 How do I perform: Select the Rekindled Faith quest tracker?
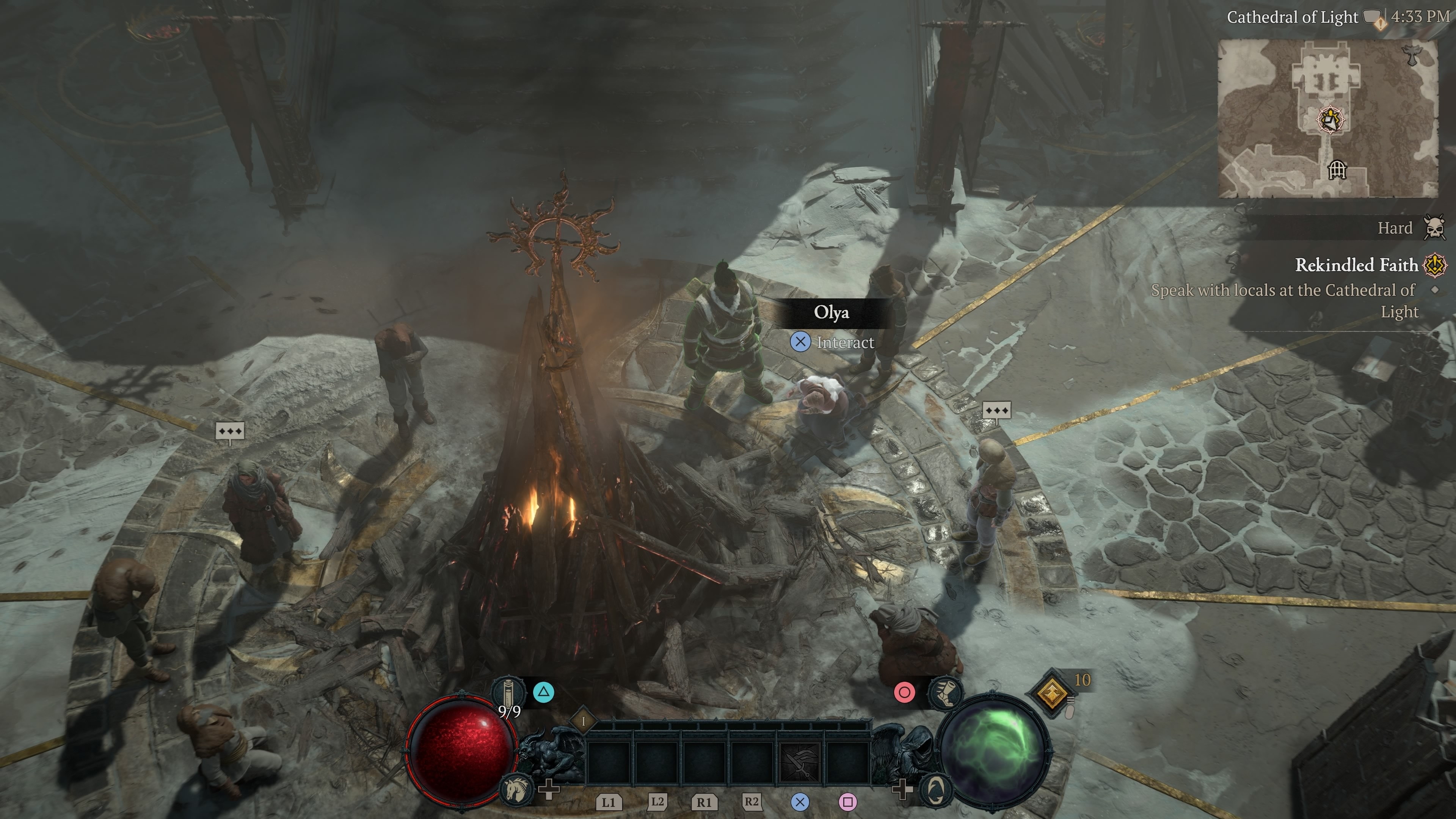1357,265
